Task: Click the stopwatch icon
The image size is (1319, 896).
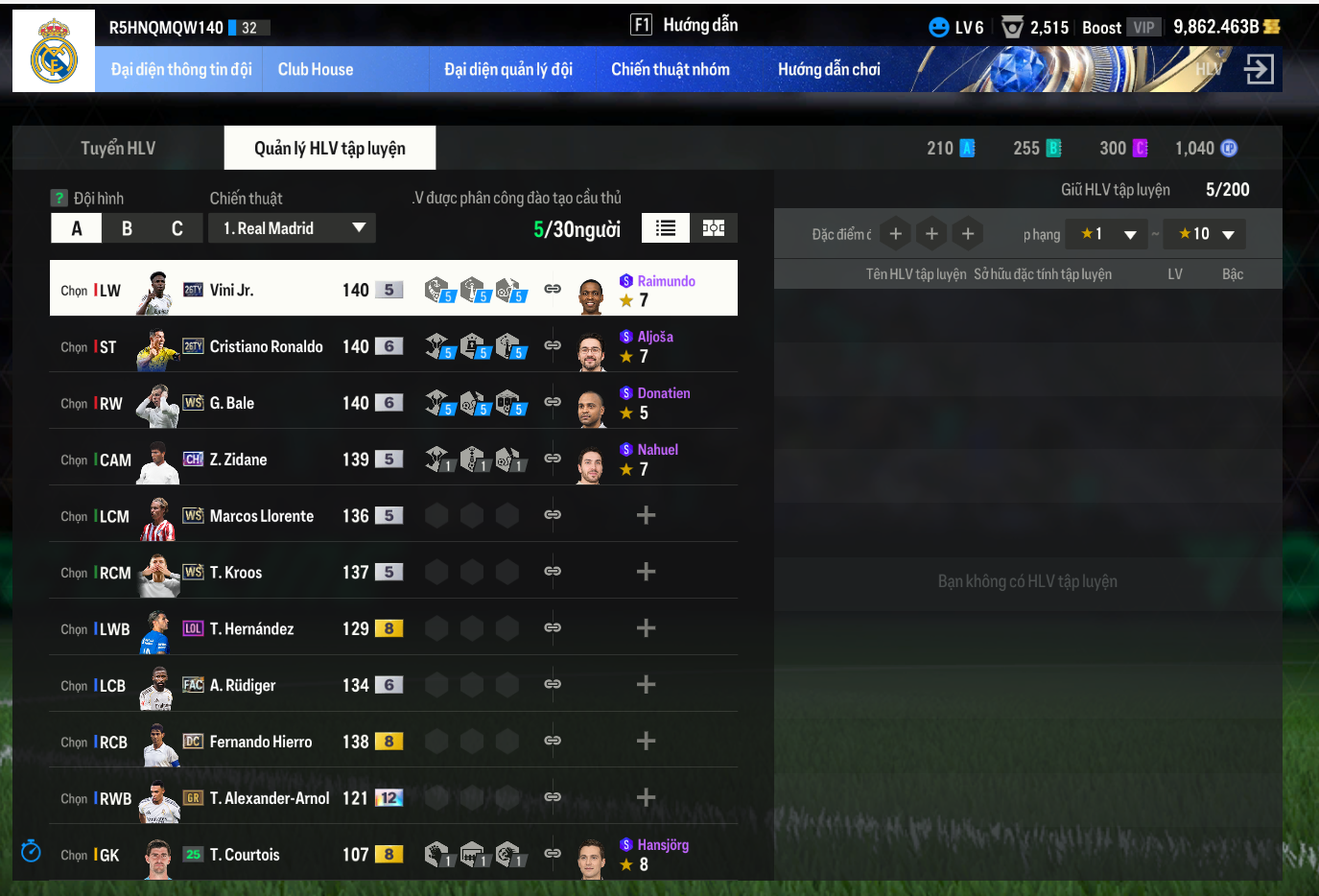Action: point(31,851)
